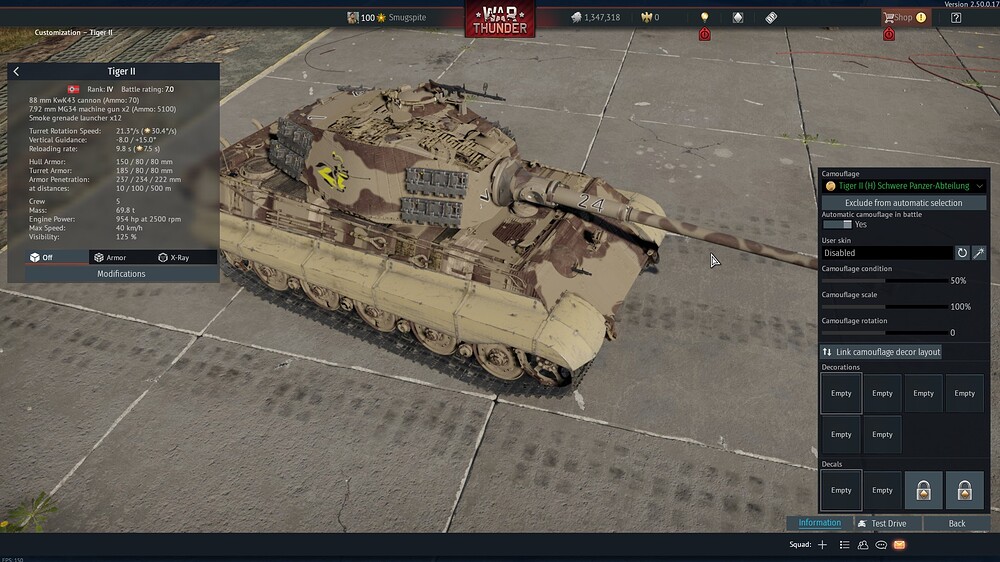Viewport: 1000px width, 562px height.
Task: Click the War Thunder logo
Action: coord(499,18)
